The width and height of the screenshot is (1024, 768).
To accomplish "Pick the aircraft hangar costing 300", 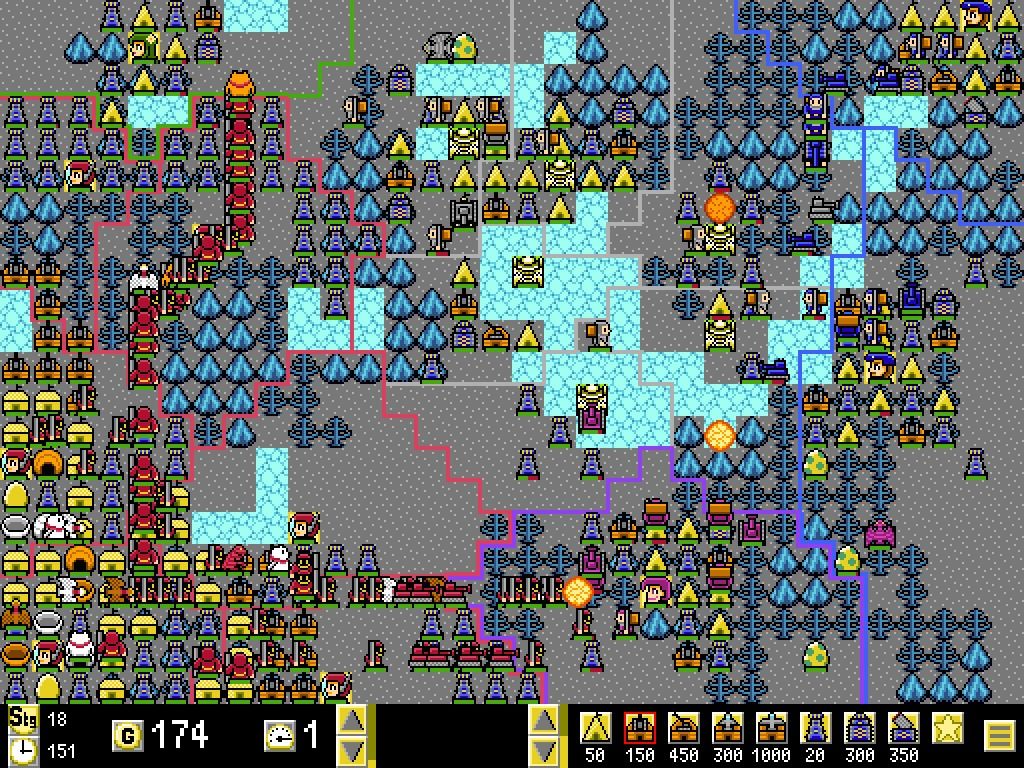I will pyautogui.click(x=728, y=728).
